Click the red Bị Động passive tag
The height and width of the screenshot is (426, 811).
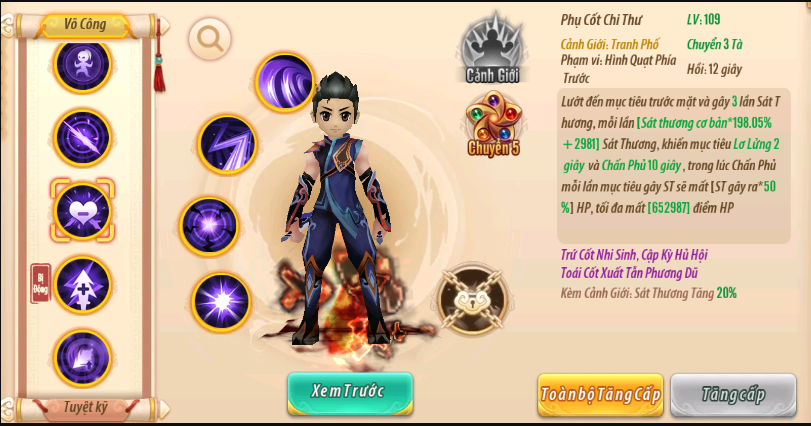(41, 283)
